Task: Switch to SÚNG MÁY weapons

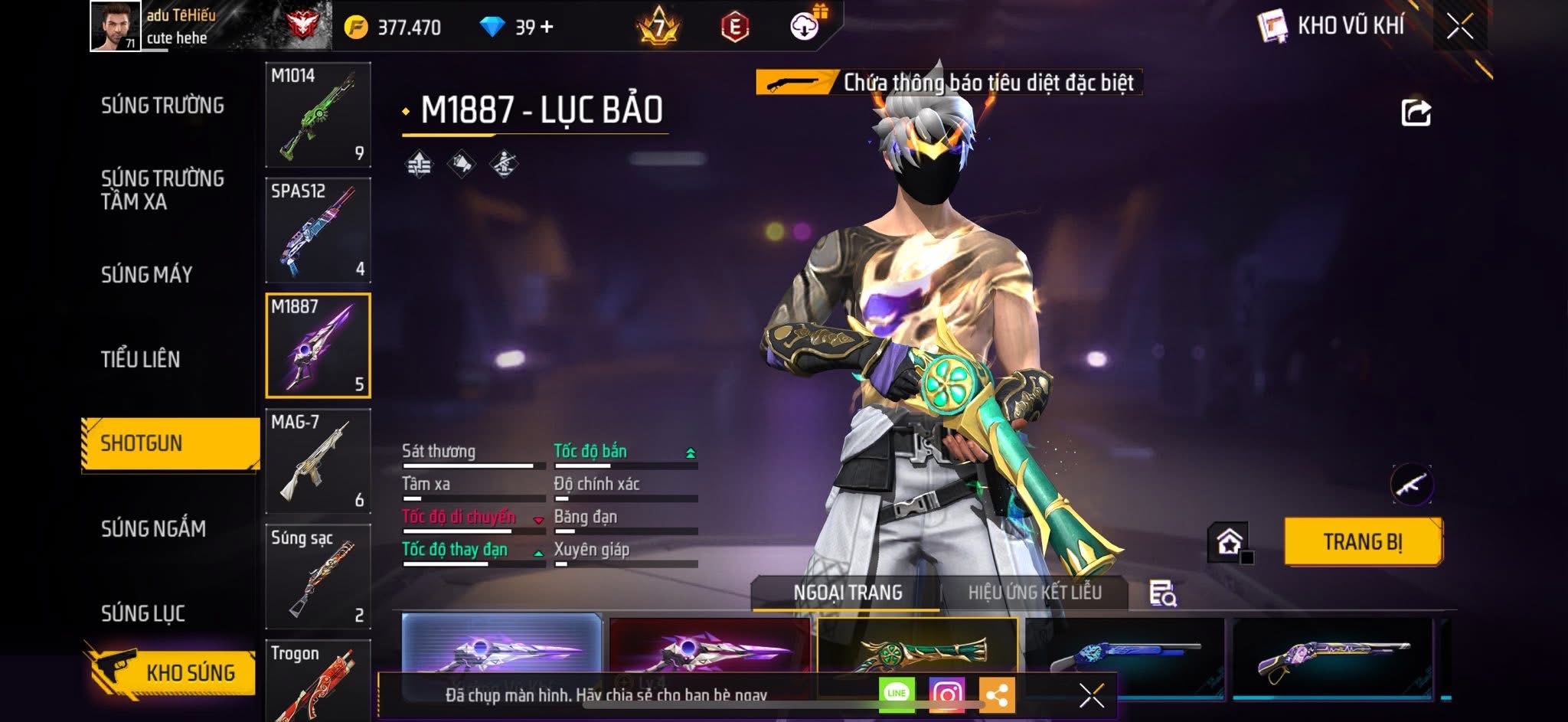Action: pos(147,275)
